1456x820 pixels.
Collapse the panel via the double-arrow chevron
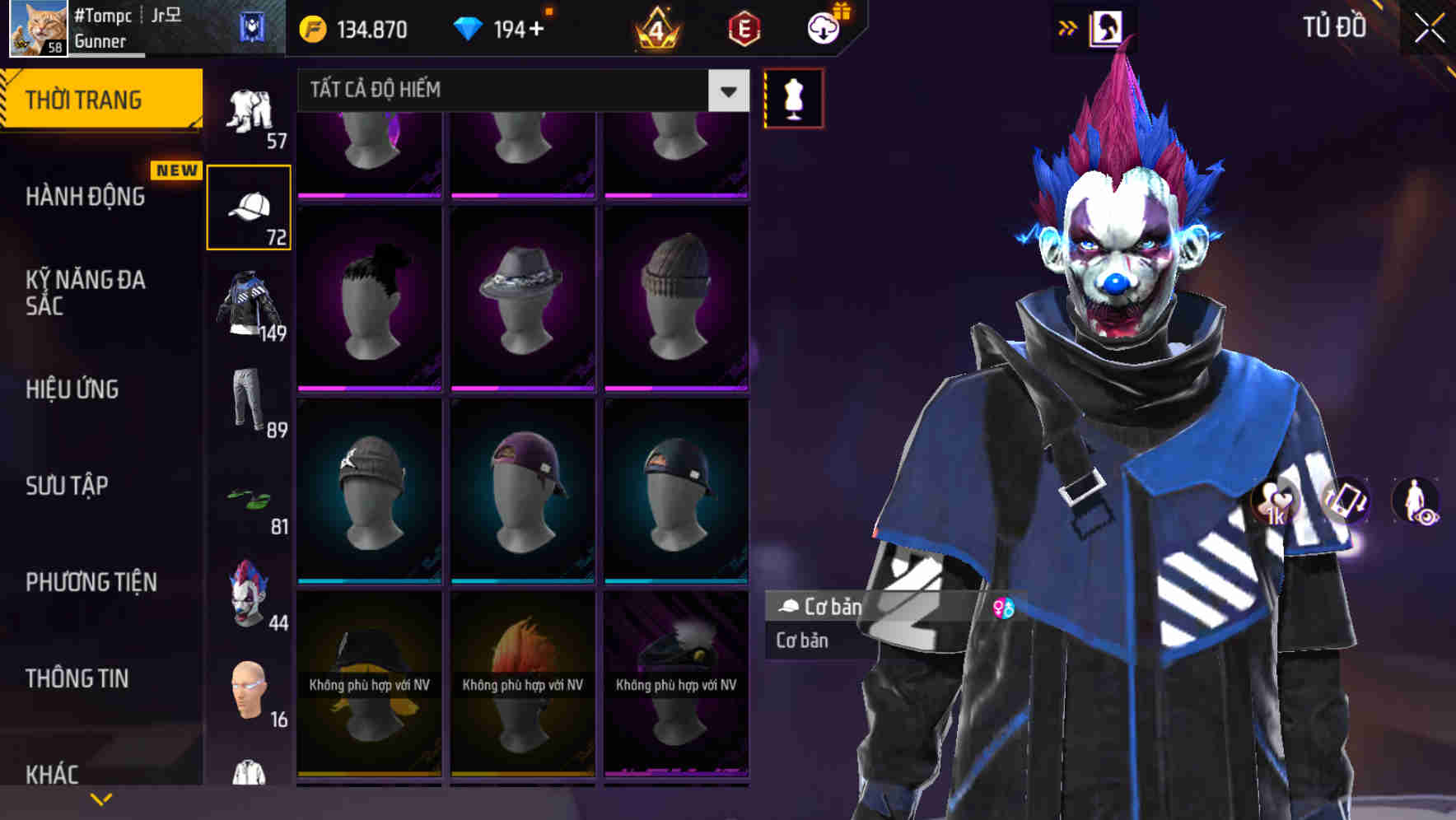click(x=1067, y=26)
